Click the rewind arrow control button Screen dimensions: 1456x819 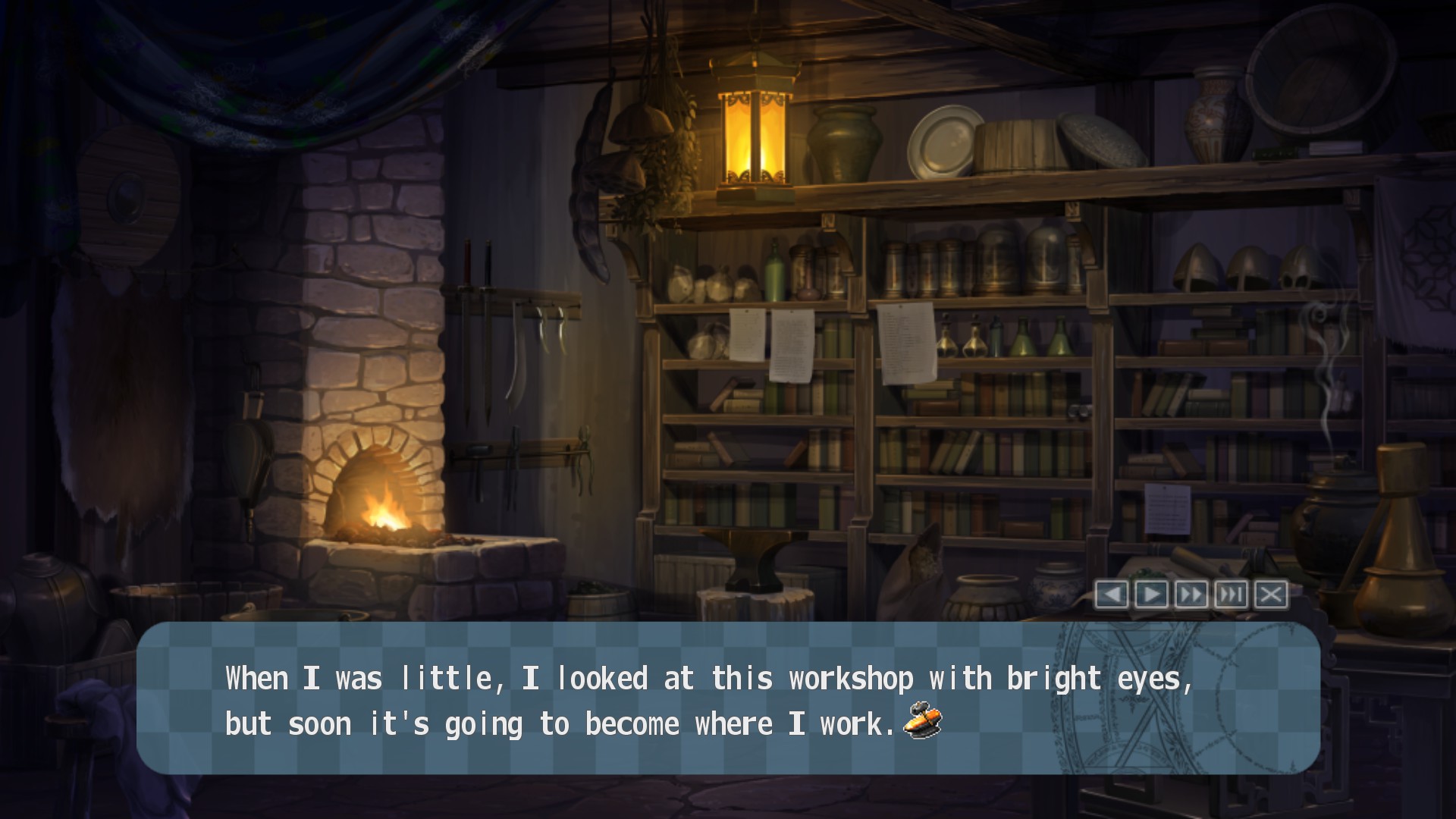[x=1112, y=595]
